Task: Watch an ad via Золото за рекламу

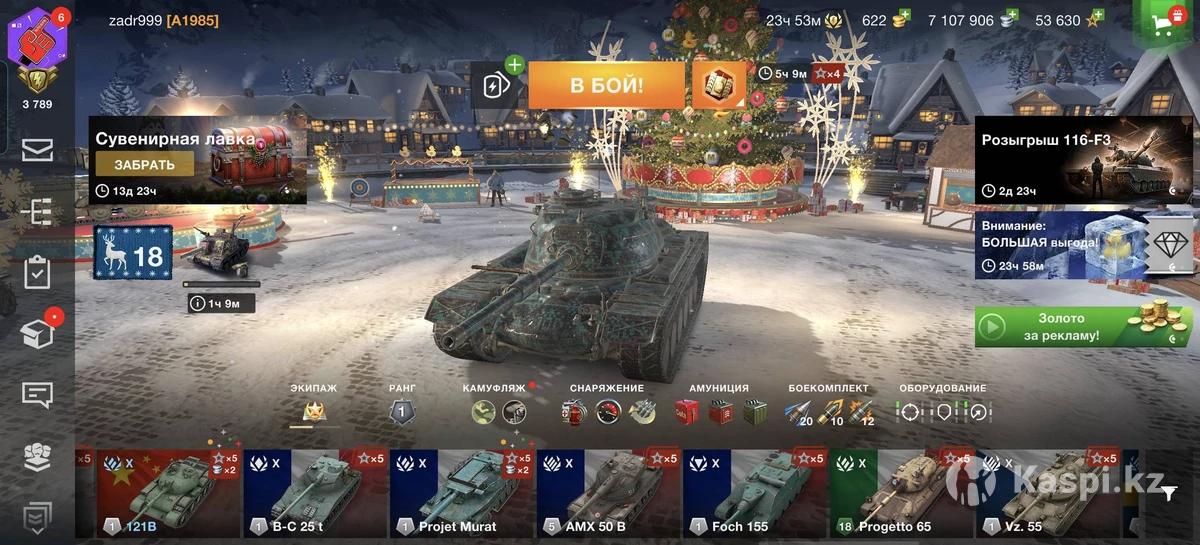Action: [1082, 327]
